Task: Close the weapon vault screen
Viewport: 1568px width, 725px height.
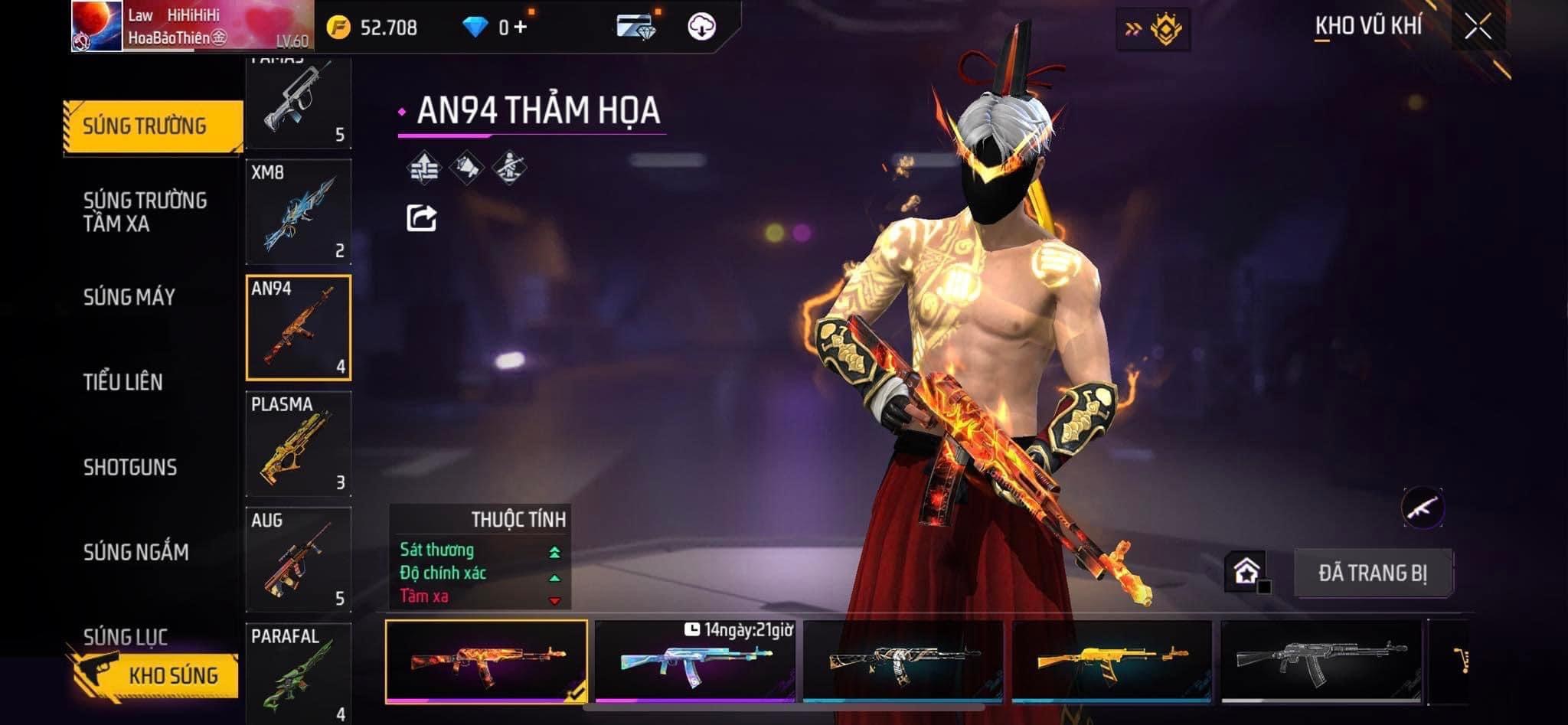Action: tap(1478, 27)
